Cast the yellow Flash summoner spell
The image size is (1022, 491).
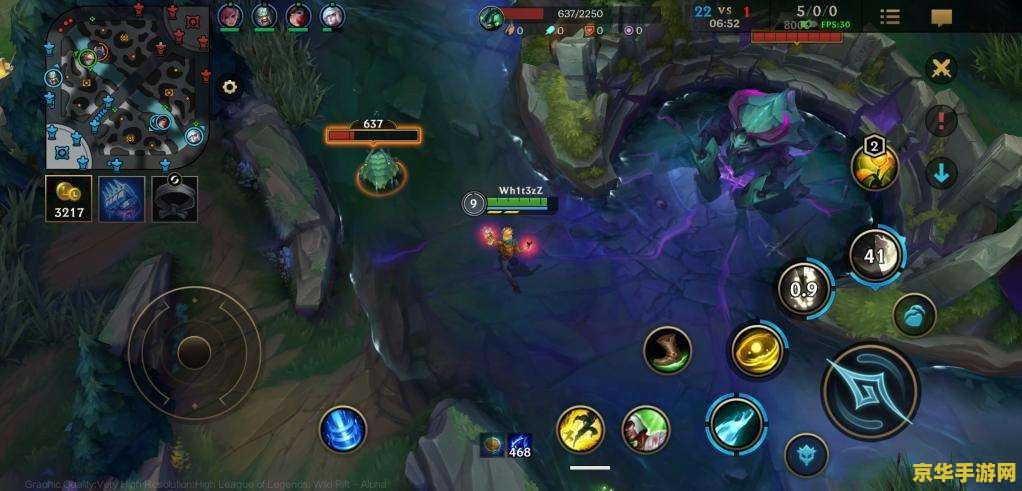click(580, 430)
